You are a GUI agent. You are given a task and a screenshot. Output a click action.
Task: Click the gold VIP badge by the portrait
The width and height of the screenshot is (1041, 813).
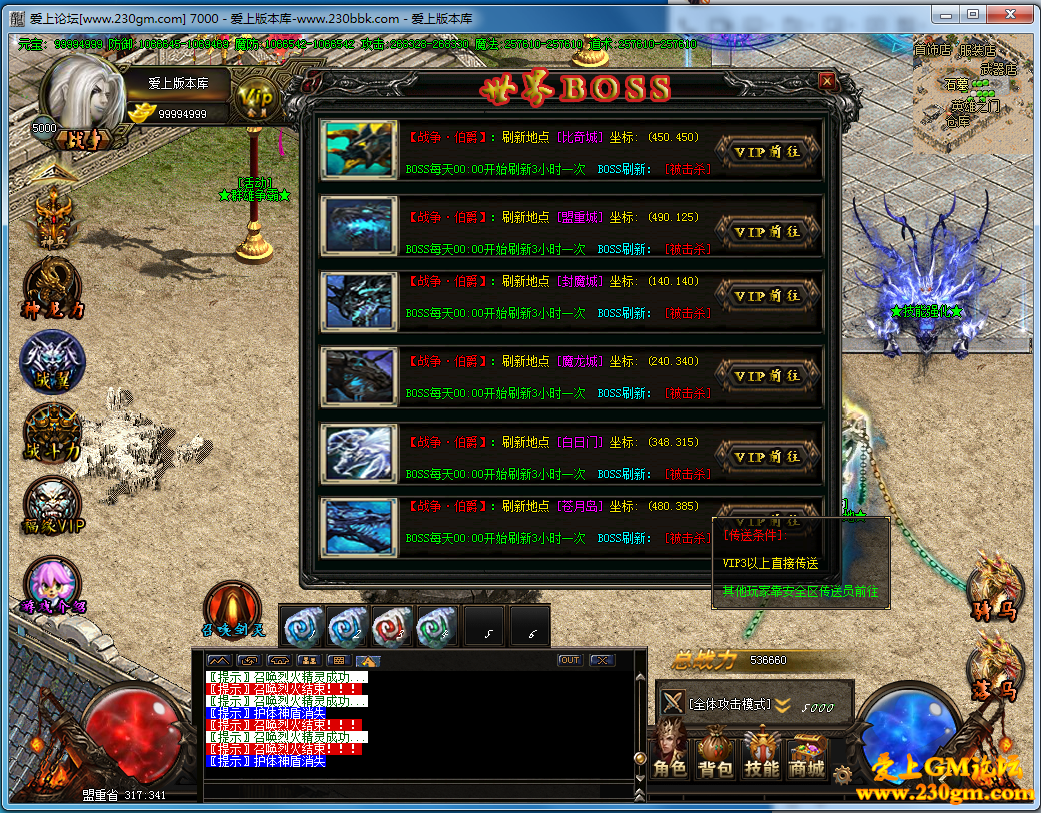(x=257, y=98)
